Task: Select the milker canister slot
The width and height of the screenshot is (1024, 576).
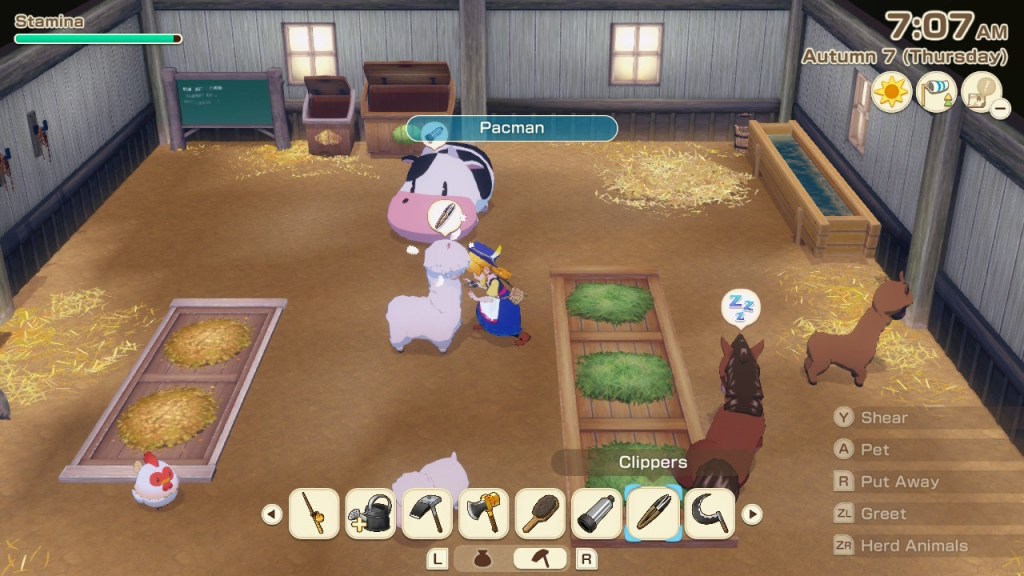Action: [598, 514]
